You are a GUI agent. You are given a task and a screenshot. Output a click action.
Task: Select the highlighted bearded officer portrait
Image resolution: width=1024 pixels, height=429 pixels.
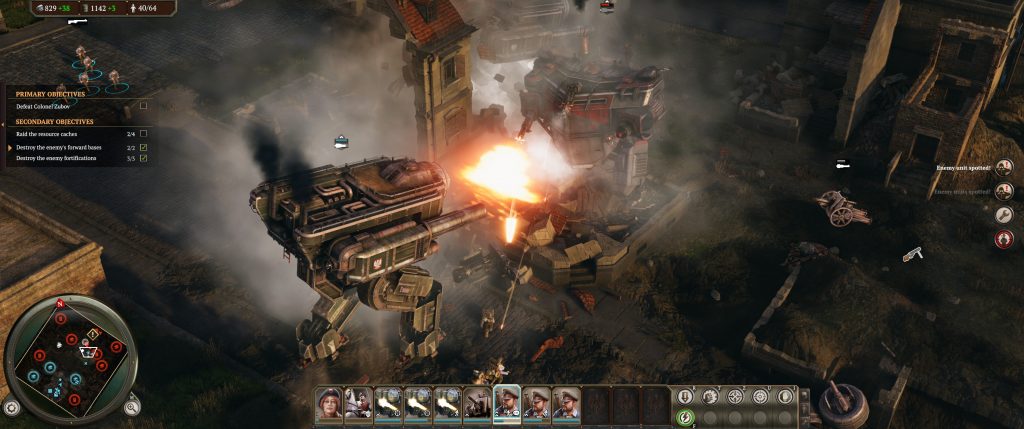coord(507,402)
